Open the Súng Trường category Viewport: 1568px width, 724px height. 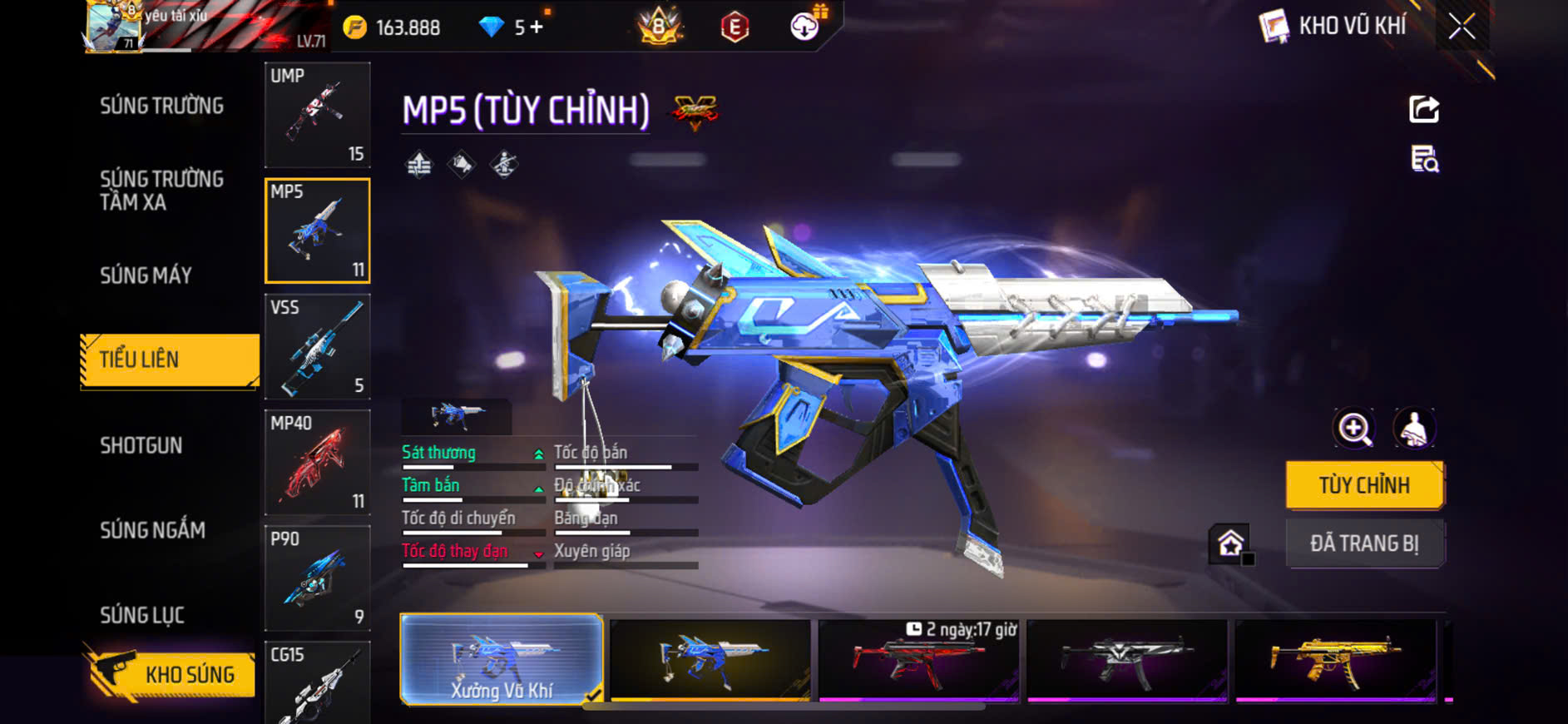(161, 106)
